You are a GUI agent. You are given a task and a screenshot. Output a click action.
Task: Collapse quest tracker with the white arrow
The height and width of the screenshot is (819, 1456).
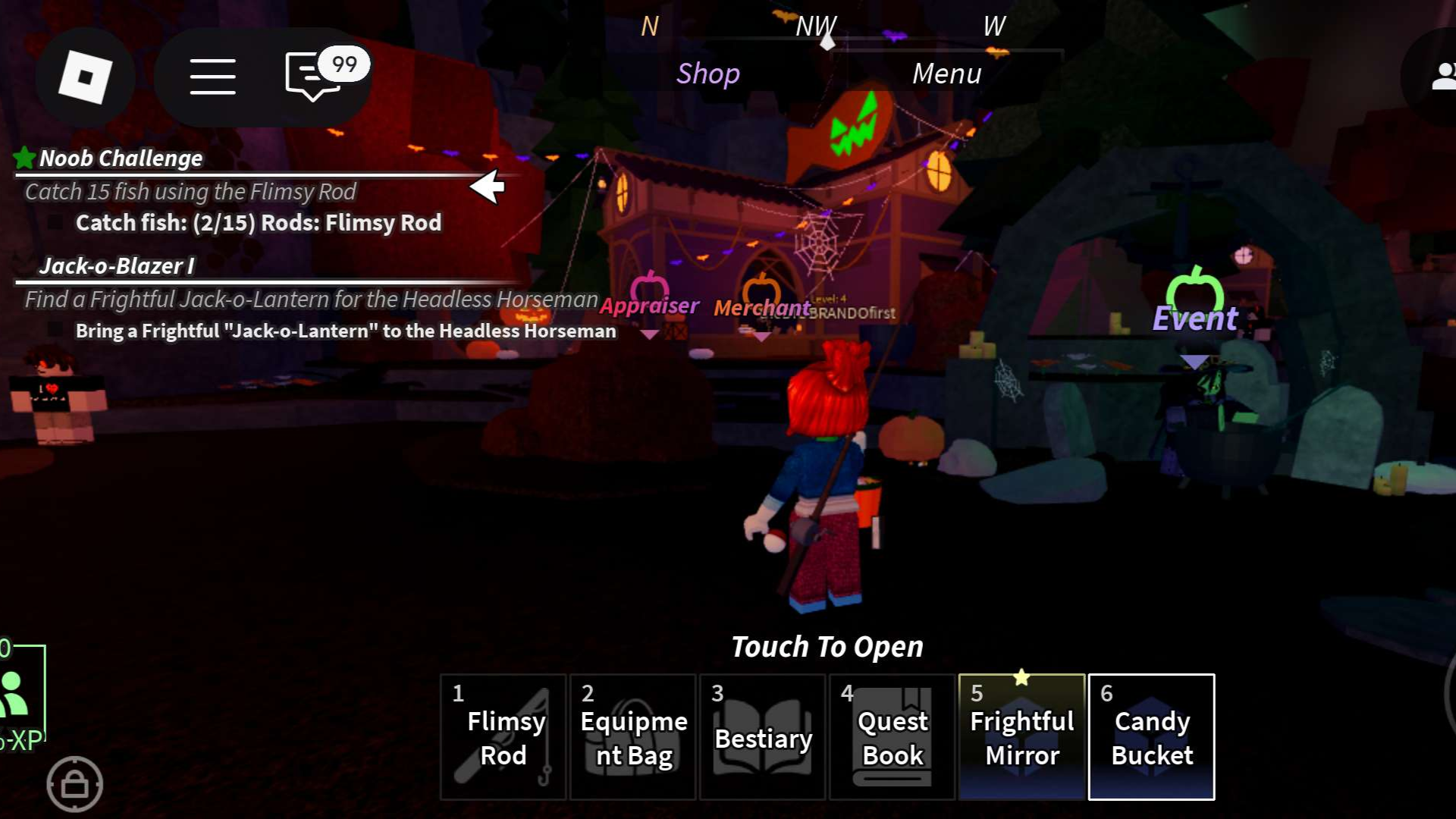tap(487, 187)
